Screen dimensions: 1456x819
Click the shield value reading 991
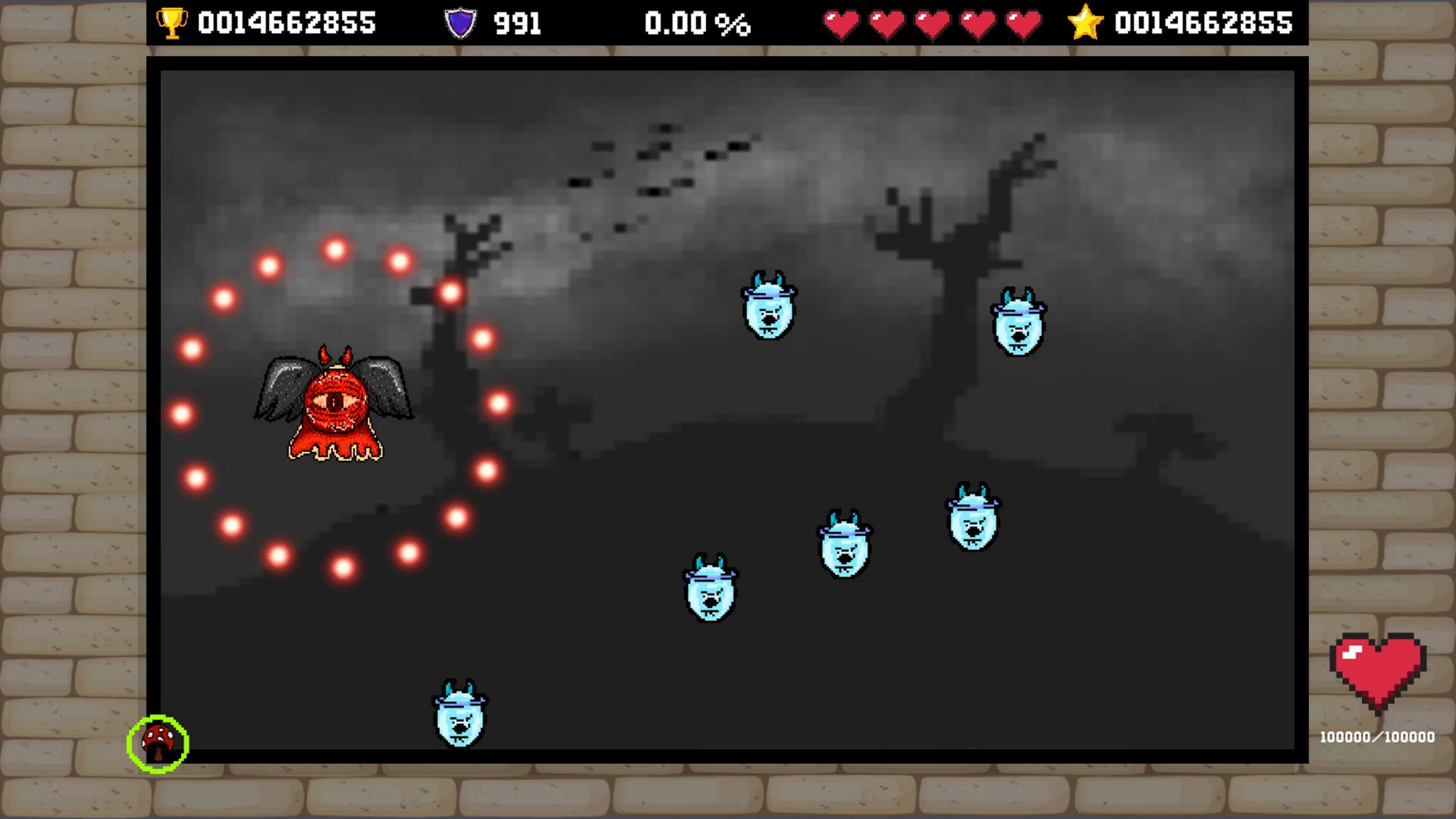518,23
